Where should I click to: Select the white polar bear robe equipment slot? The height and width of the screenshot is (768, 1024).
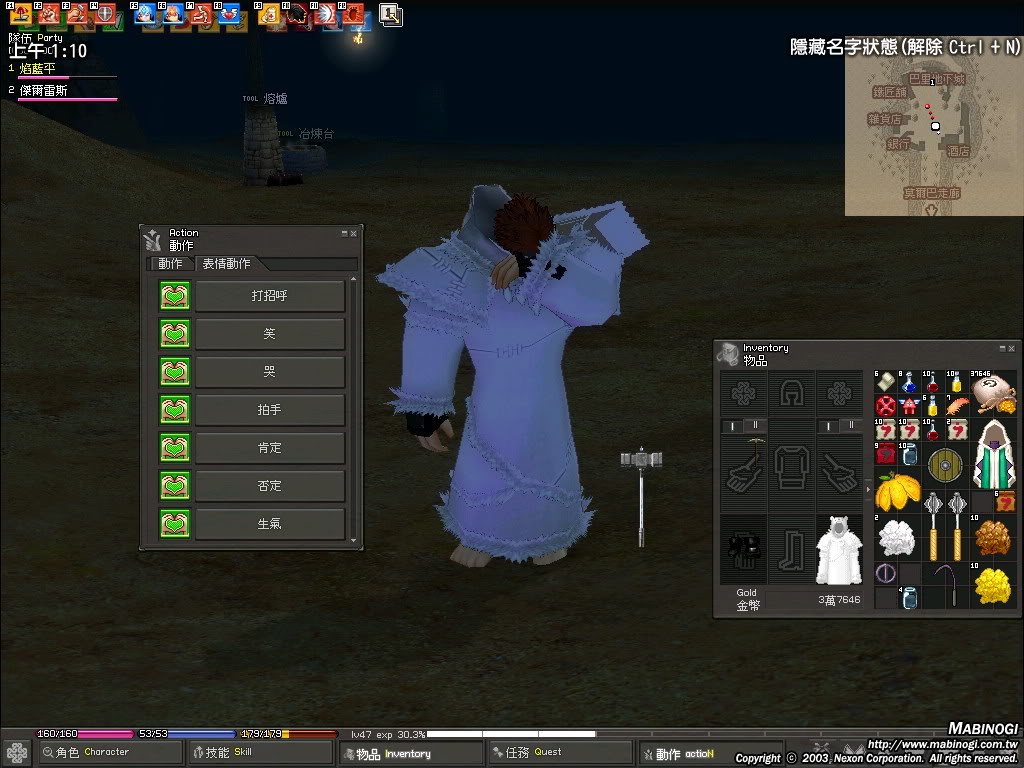coord(839,550)
